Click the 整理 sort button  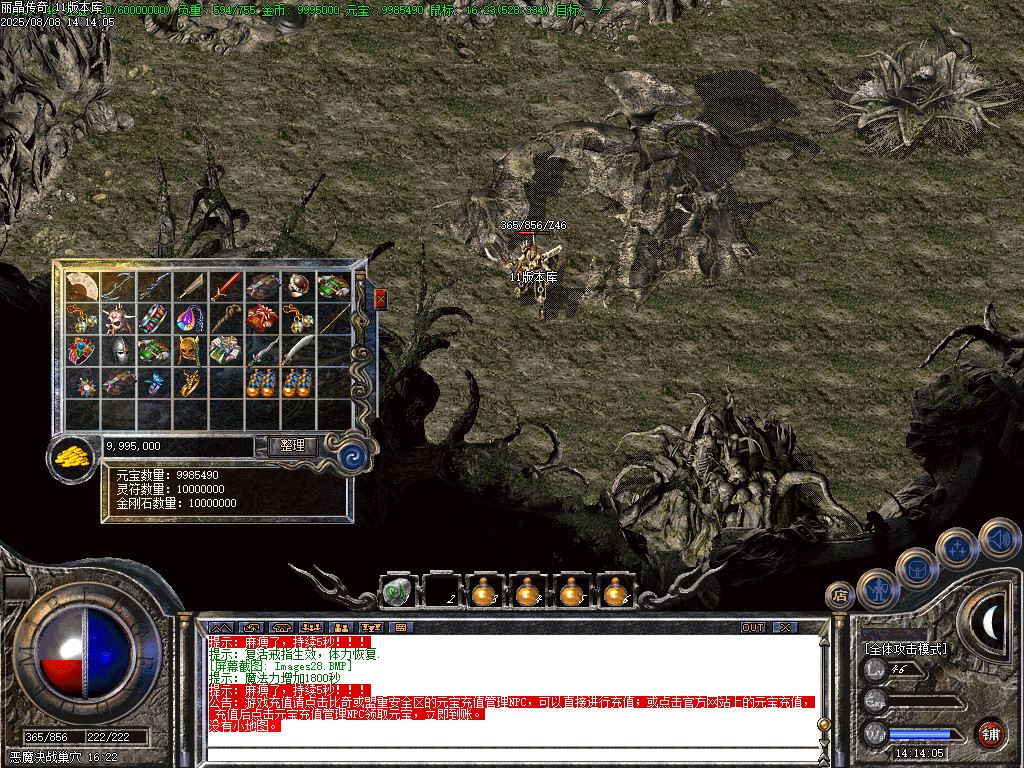pyautogui.click(x=292, y=446)
